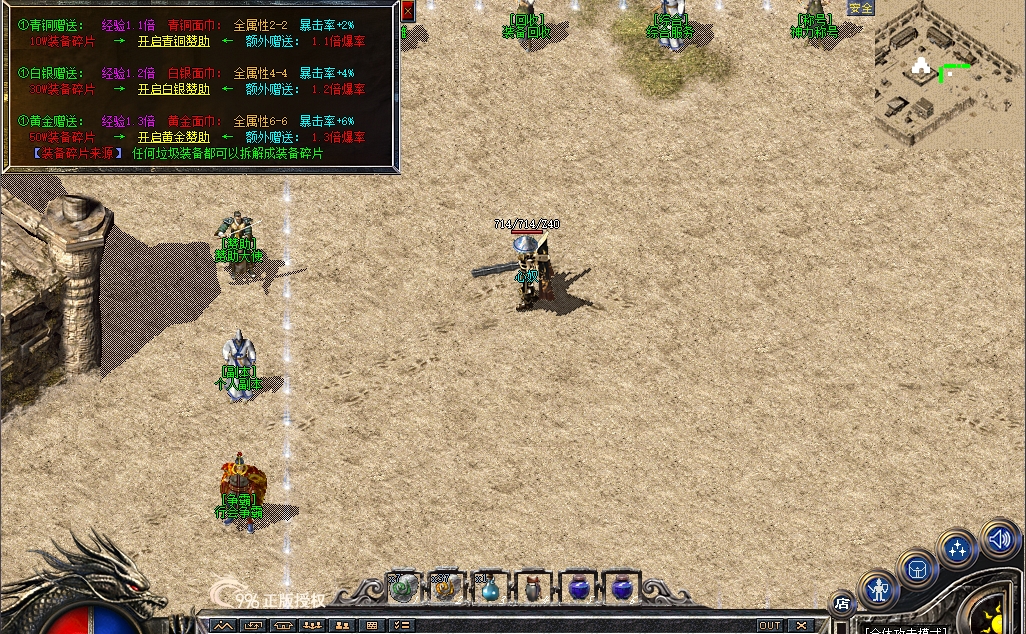This screenshot has height=634, width=1026.
Task: Open the skills panel with sparkle icon
Action: tap(957, 550)
